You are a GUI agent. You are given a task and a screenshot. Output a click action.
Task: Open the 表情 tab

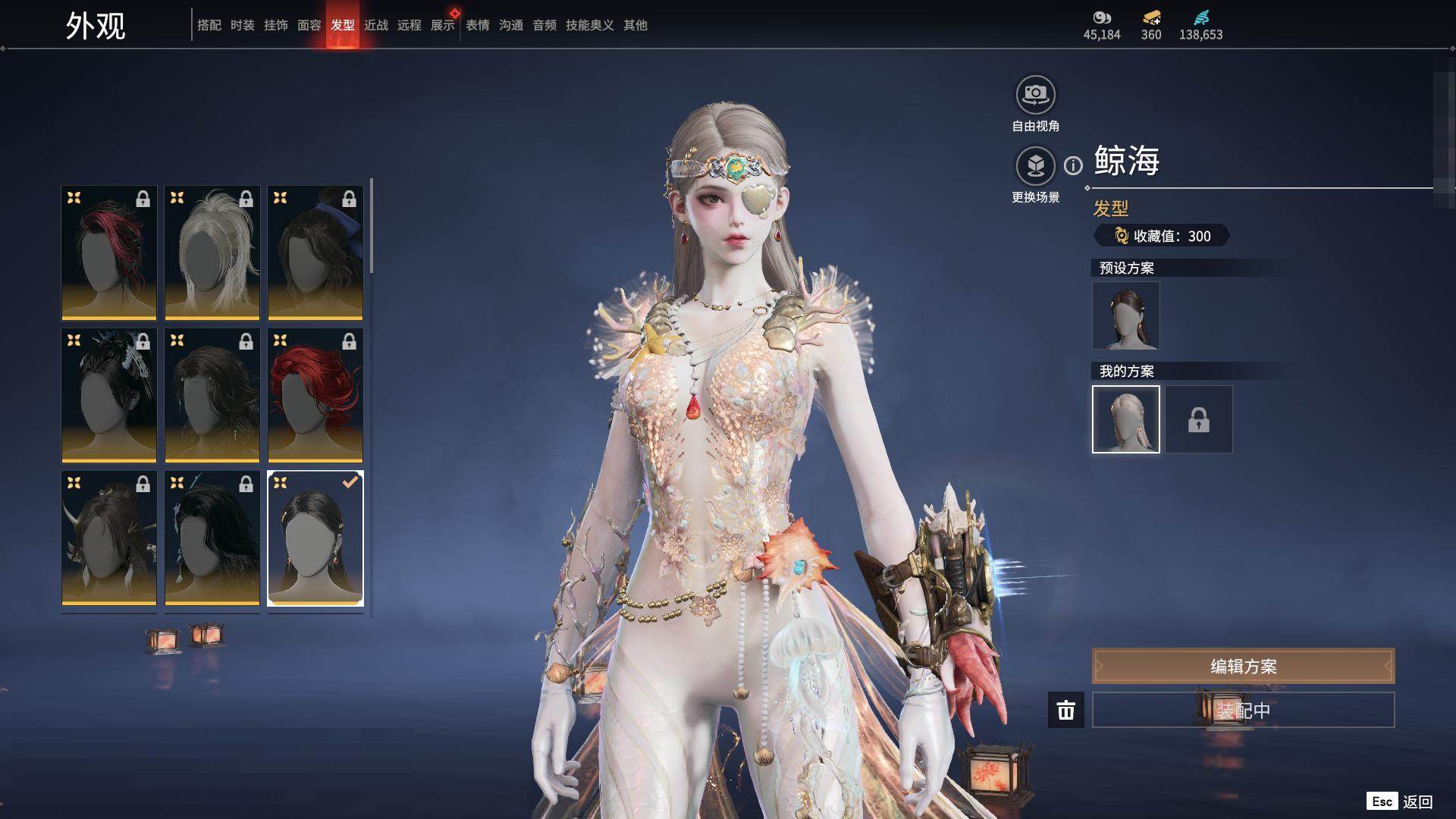(x=477, y=25)
